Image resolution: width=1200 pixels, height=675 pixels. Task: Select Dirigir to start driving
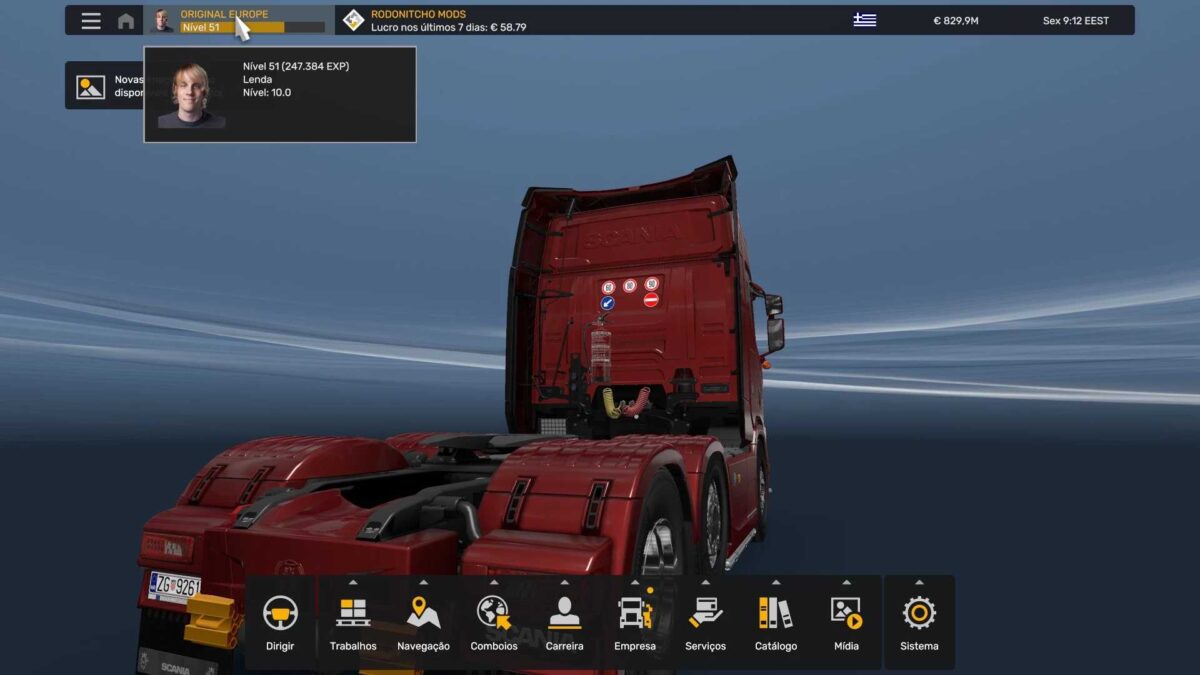tap(280, 622)
